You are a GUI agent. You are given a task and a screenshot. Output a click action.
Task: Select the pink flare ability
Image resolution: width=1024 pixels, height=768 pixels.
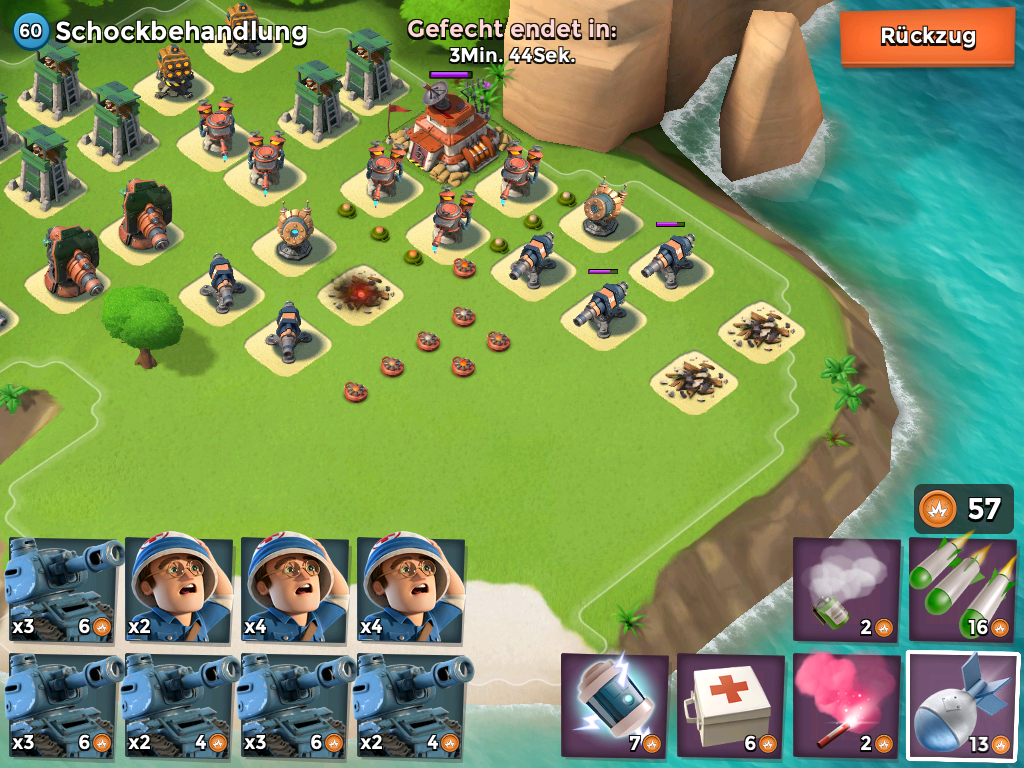point(846,705)
